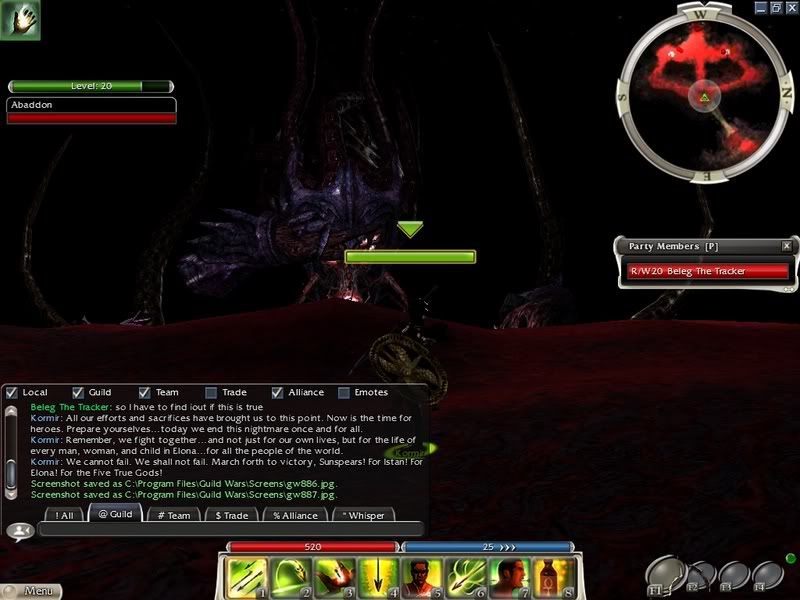Close the game window
Image resolution: width=800 pixels, height=600 pixels.
tap(790, 7)
